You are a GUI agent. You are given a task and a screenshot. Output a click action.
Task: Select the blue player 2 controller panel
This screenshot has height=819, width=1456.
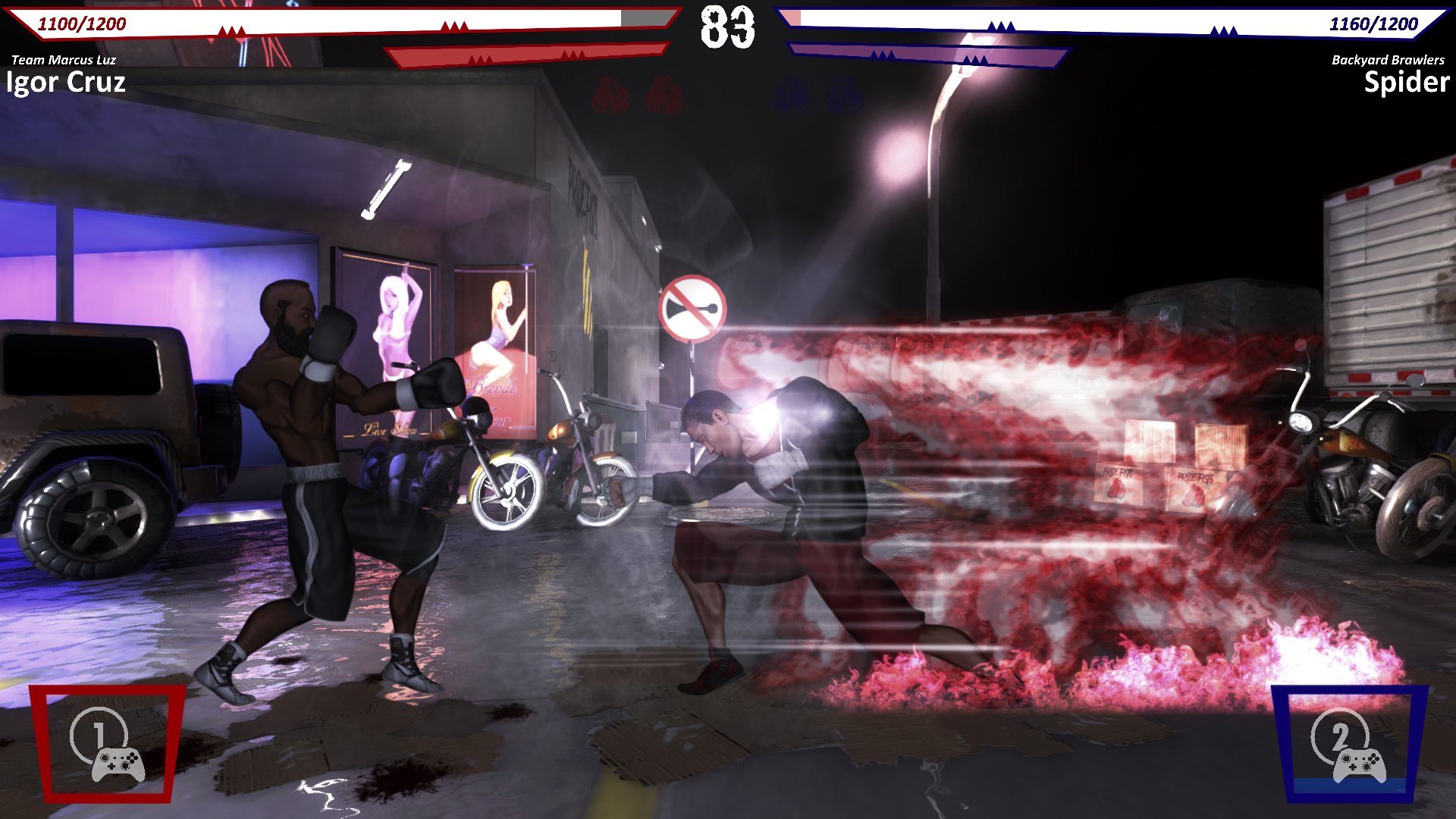[1349, 743]
